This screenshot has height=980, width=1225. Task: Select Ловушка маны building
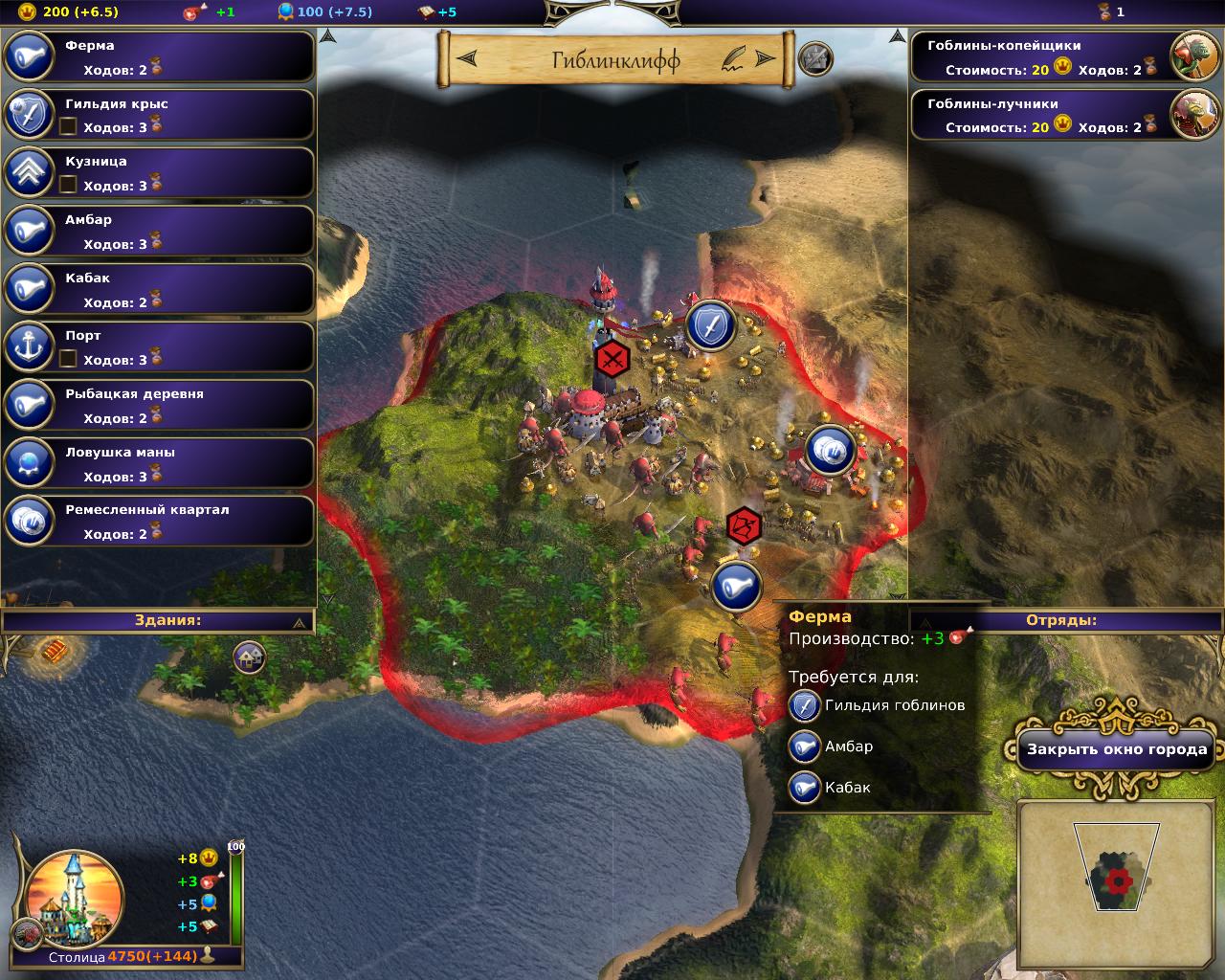159,464
